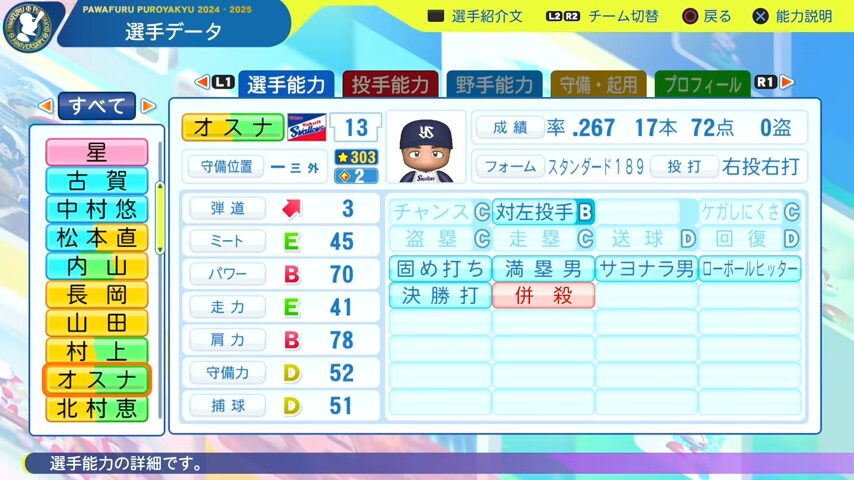The image size is (854, 480).
Task: Select 長岡 in the player list
Action: pos(96,295)
